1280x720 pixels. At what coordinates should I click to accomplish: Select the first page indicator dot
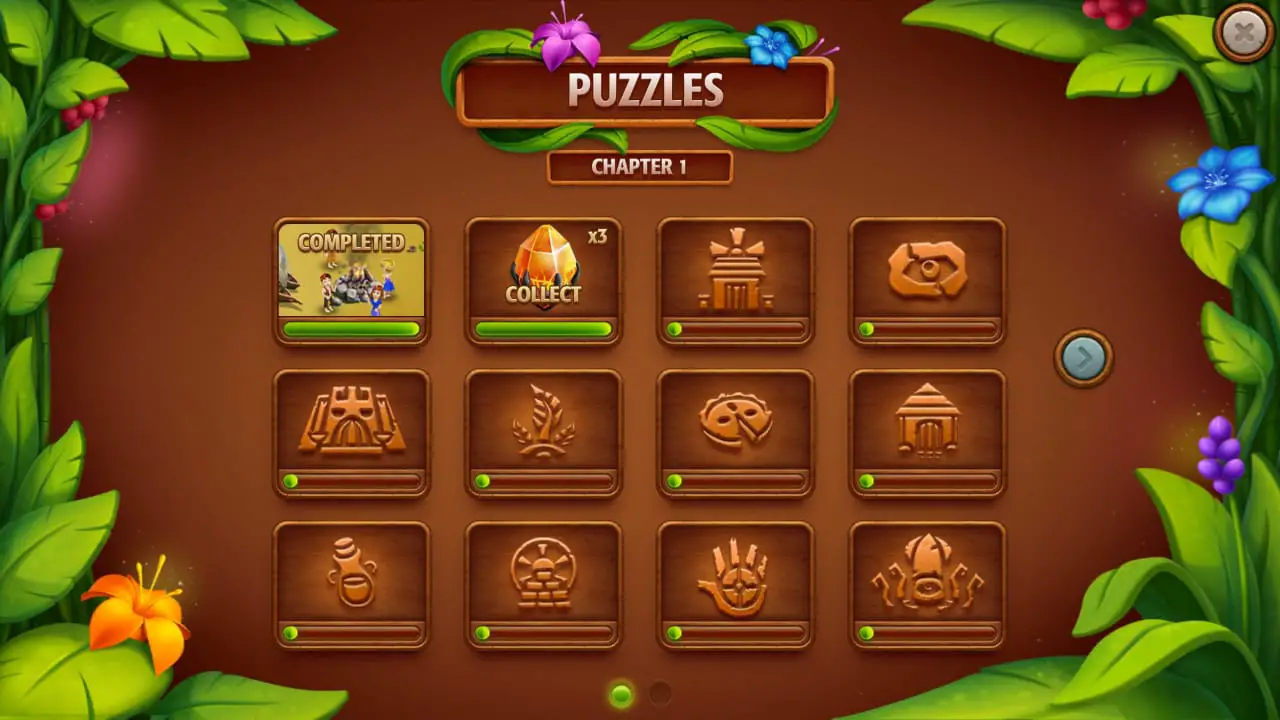[621, 693]
